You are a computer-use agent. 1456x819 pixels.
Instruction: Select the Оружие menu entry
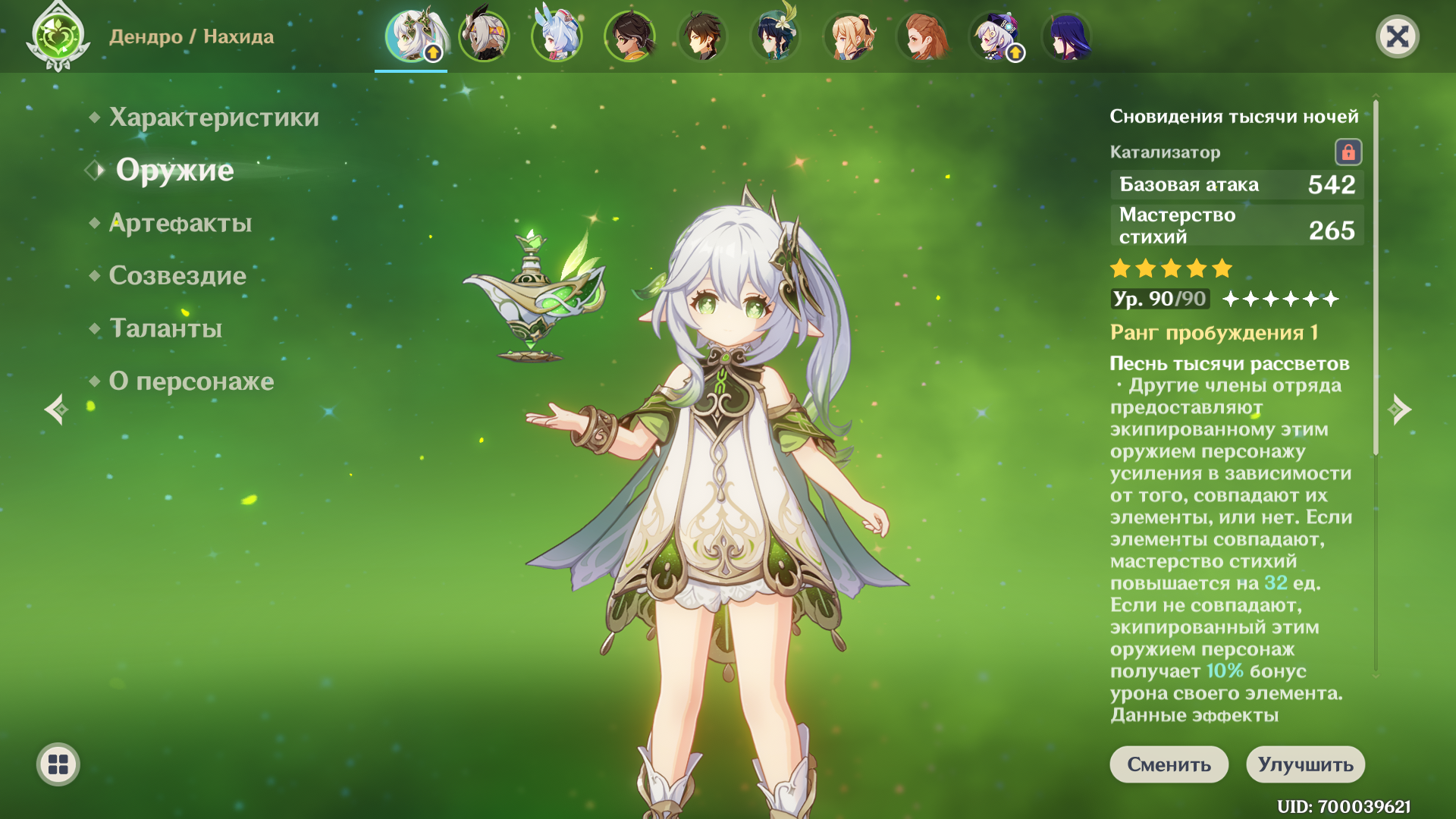tap(174, 171)
